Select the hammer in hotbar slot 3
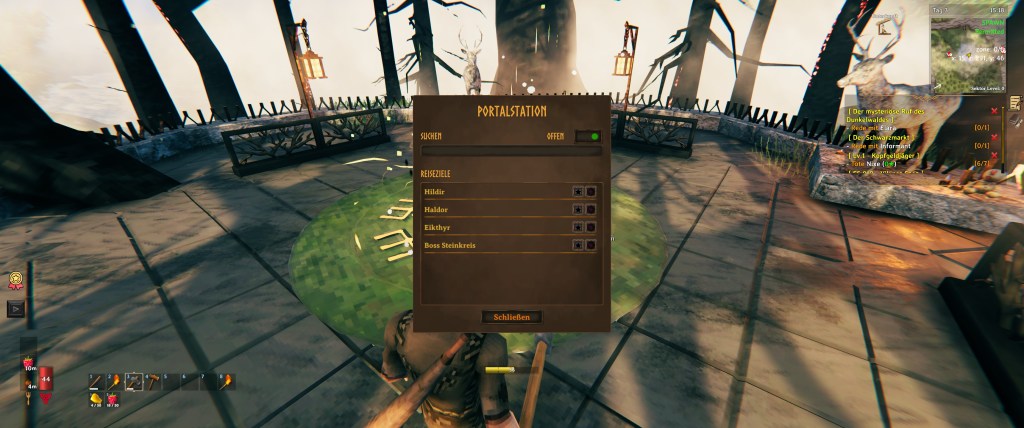 [x=133, y=380]
